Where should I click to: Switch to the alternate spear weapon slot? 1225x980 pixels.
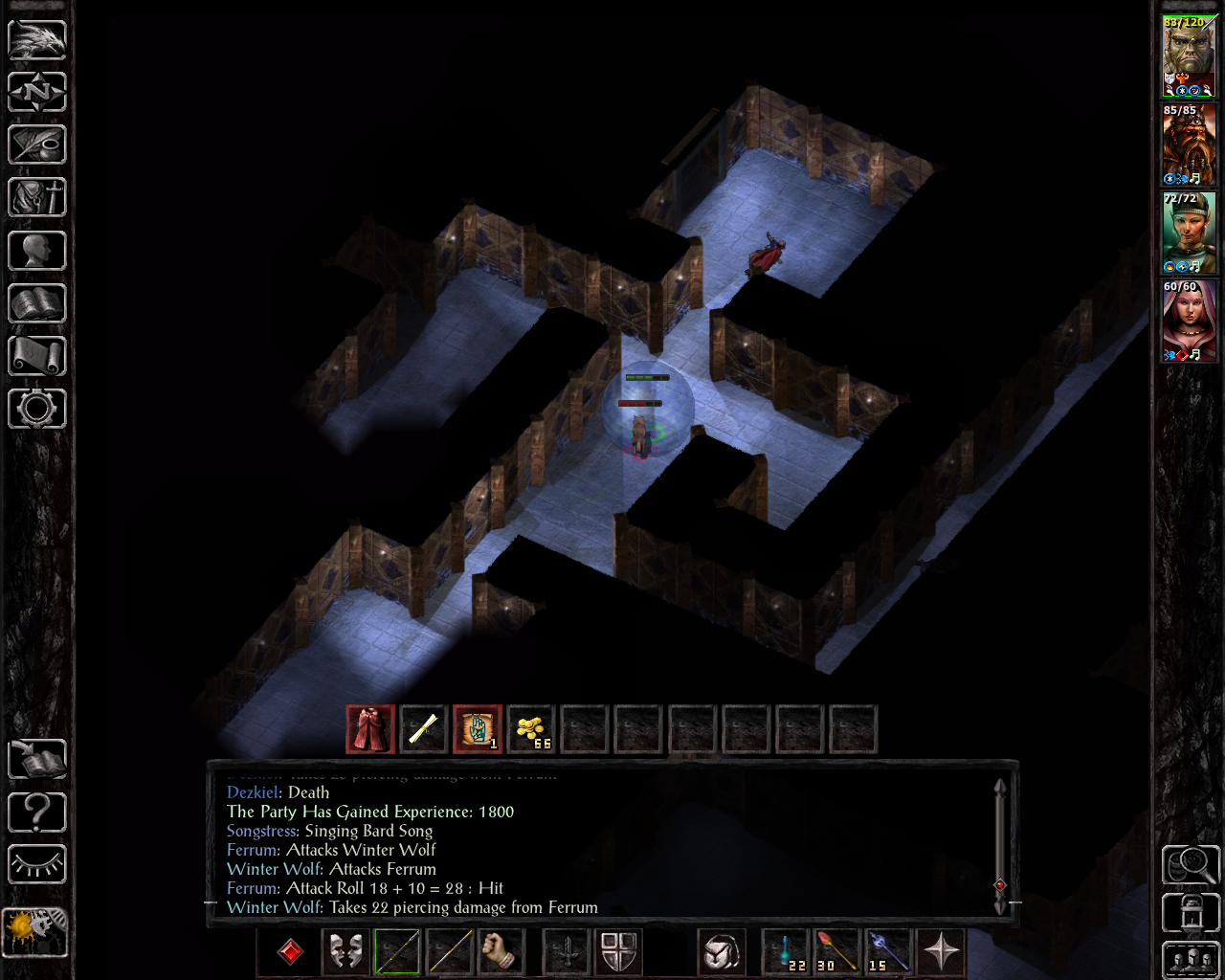coord(449,952)
